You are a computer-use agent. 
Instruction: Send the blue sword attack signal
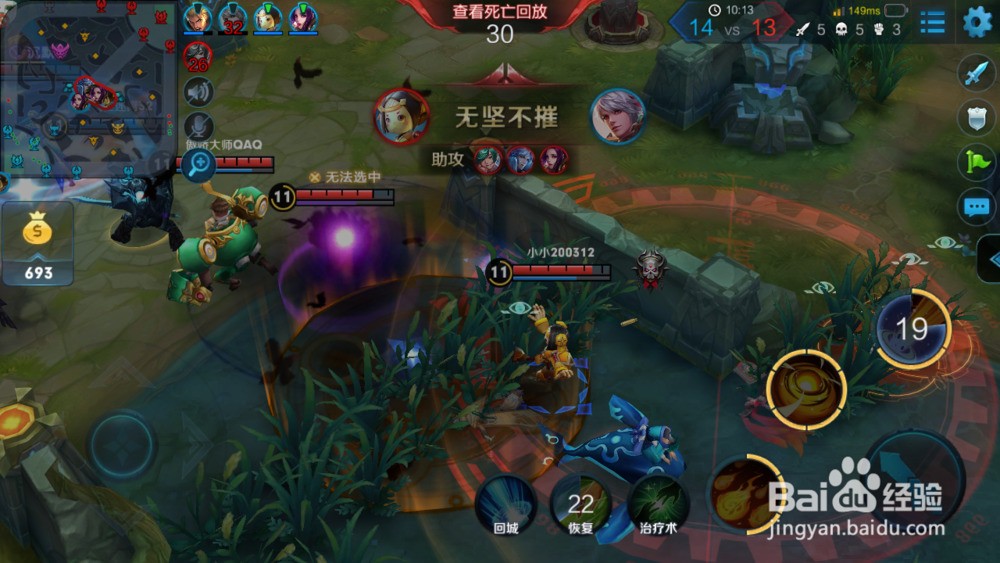[x=975, y=74]
